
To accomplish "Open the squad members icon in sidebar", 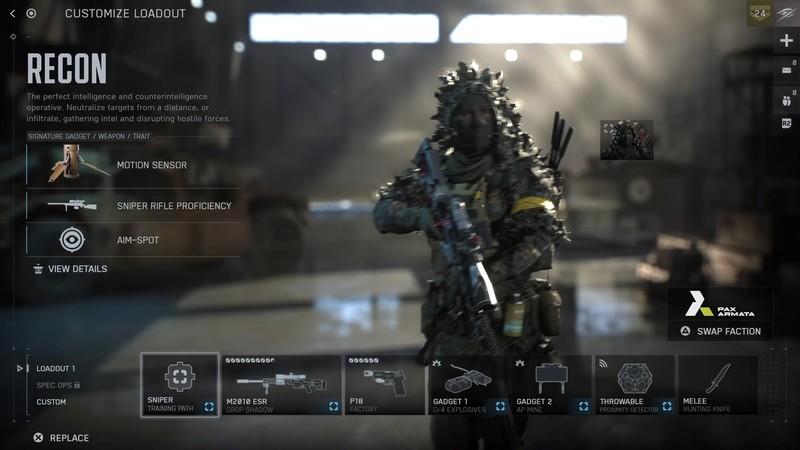I will 786,100.
